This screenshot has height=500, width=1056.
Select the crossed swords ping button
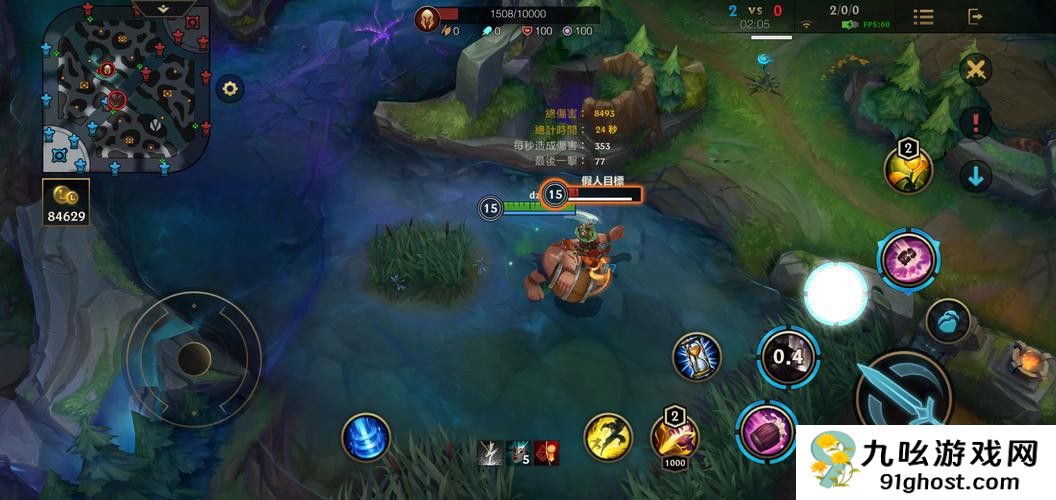[975, 70]
